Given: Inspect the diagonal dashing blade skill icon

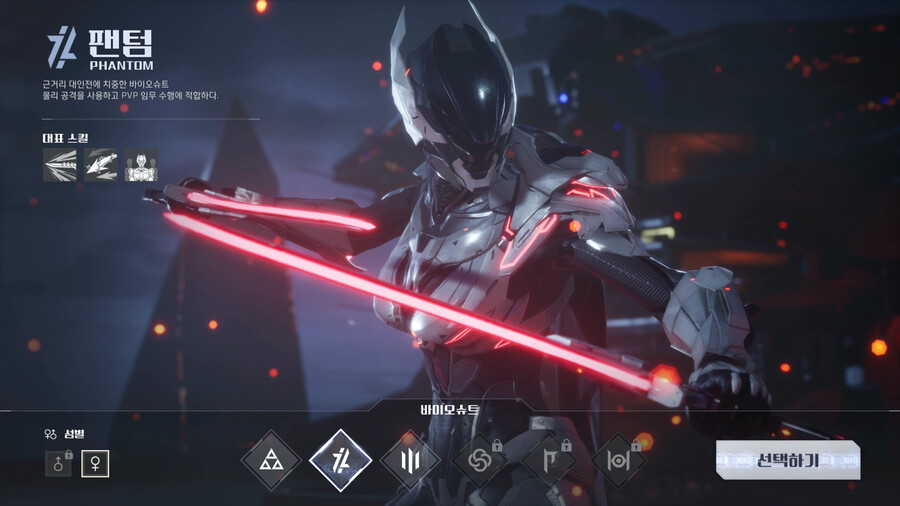Looking at the screenshot, I should tap(100, 165).
